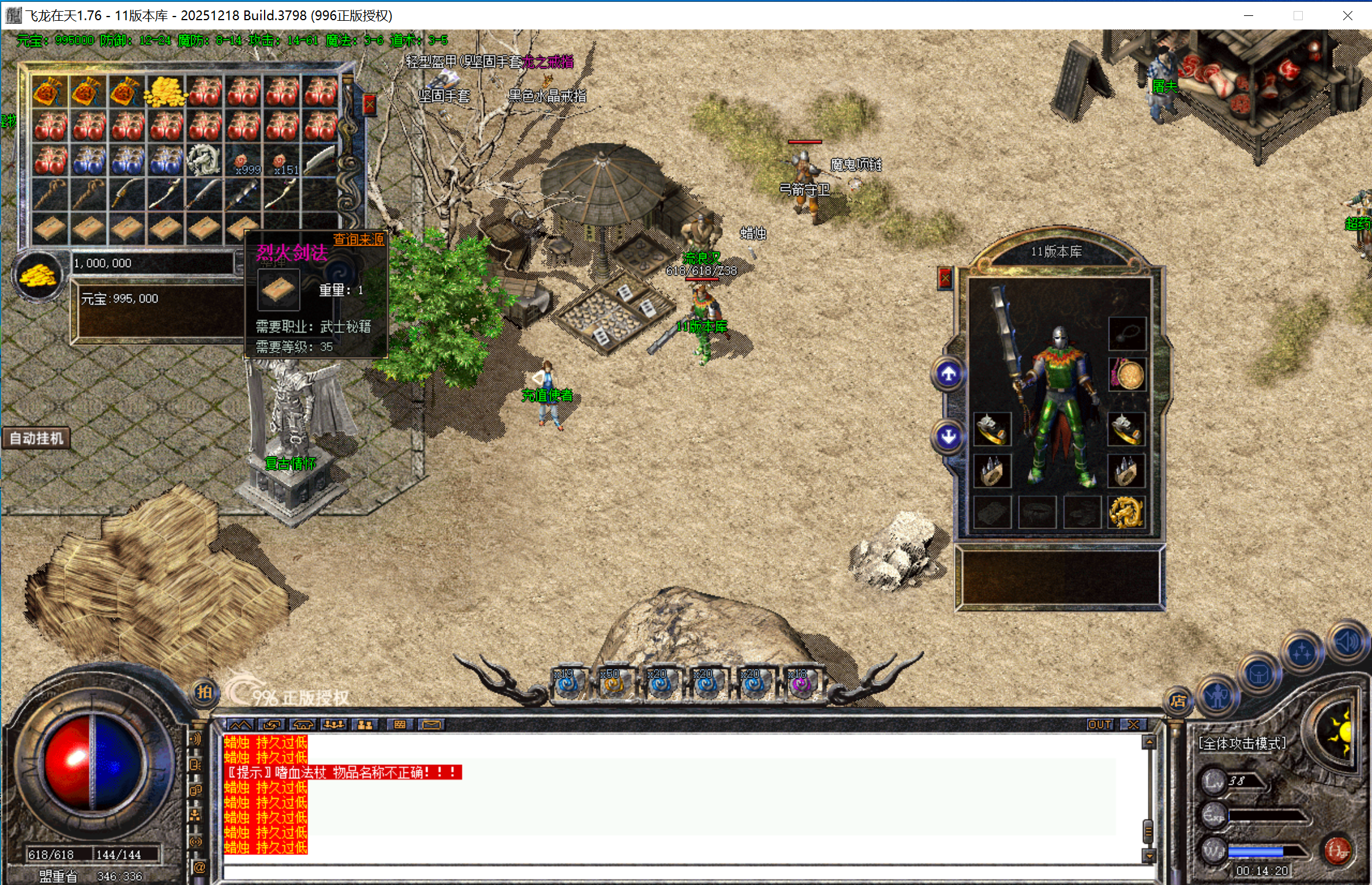This screenshot has width=1372, height=885.
Task: Switch the 全体攻击模式 attack mode
Action: click(1242, 744)
